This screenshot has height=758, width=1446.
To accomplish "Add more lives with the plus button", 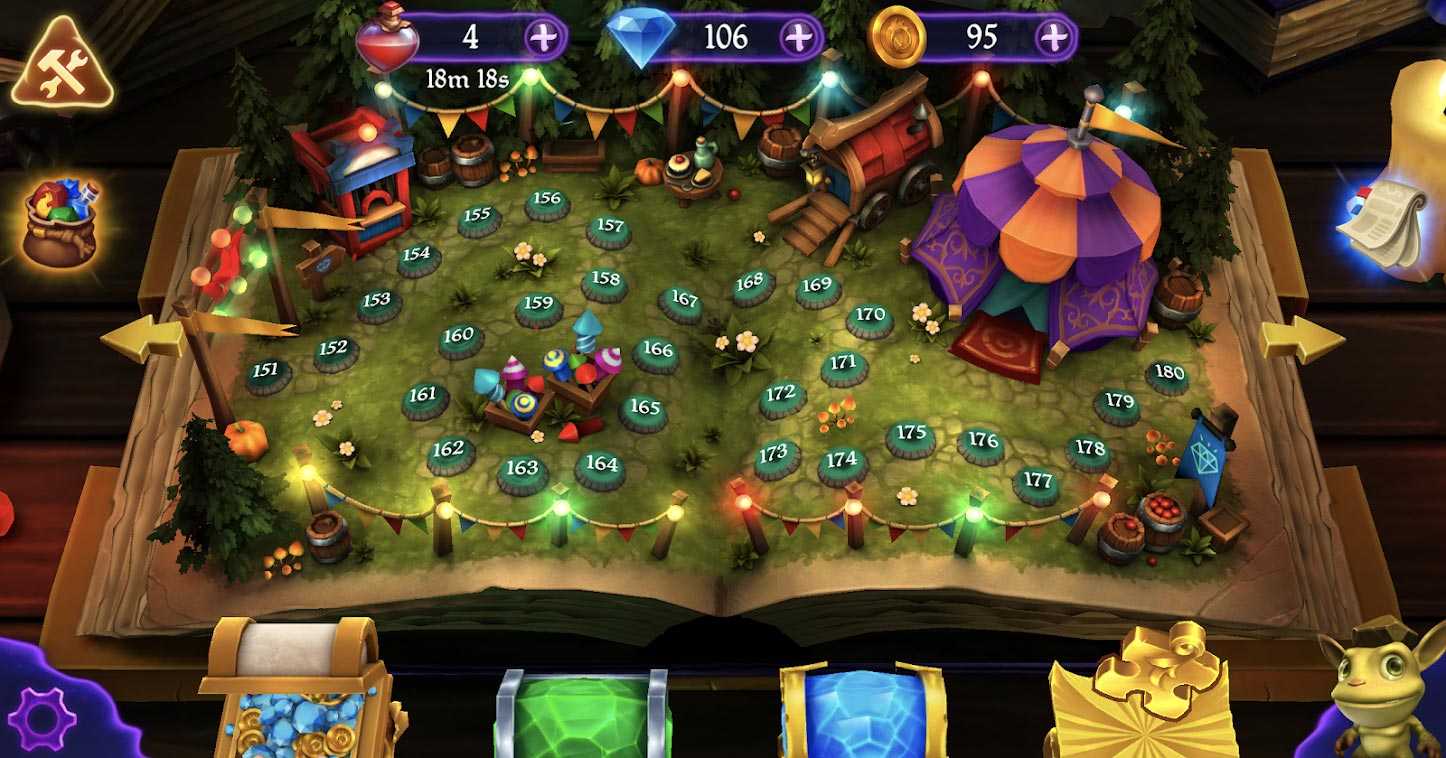I will [x=543, y=37].
